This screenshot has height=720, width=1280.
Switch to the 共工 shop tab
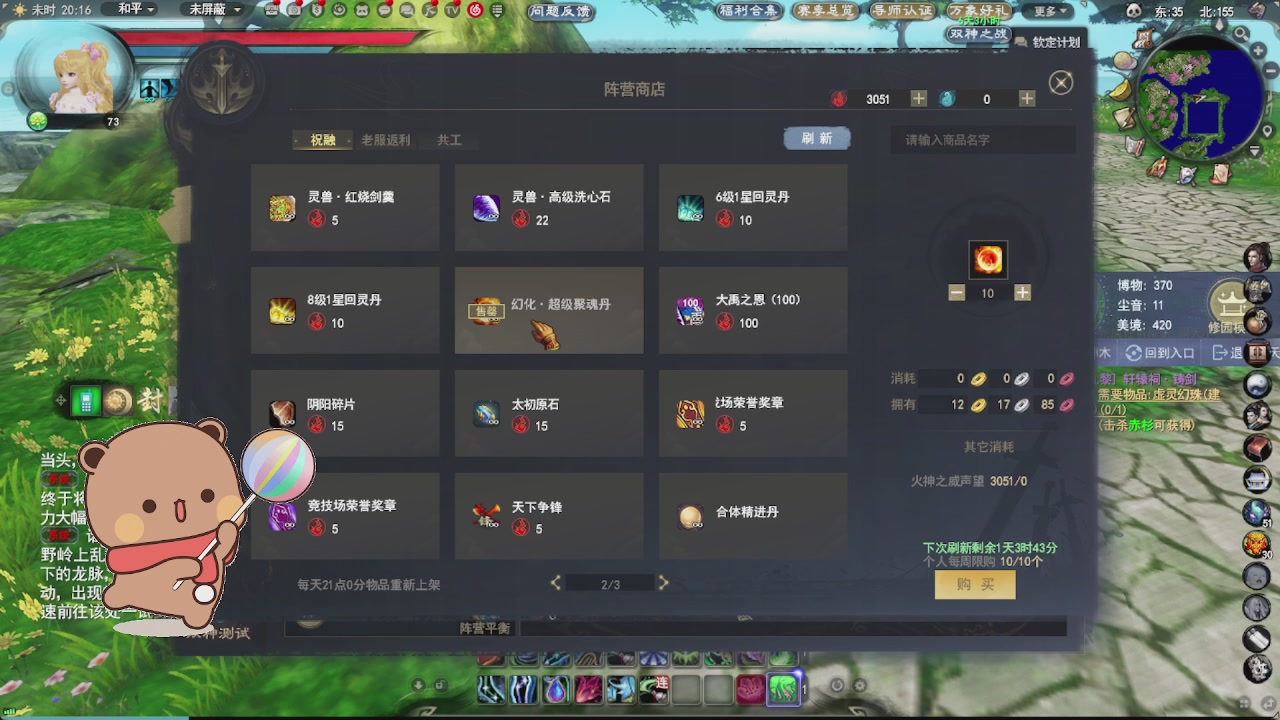(x=450, y=140)
